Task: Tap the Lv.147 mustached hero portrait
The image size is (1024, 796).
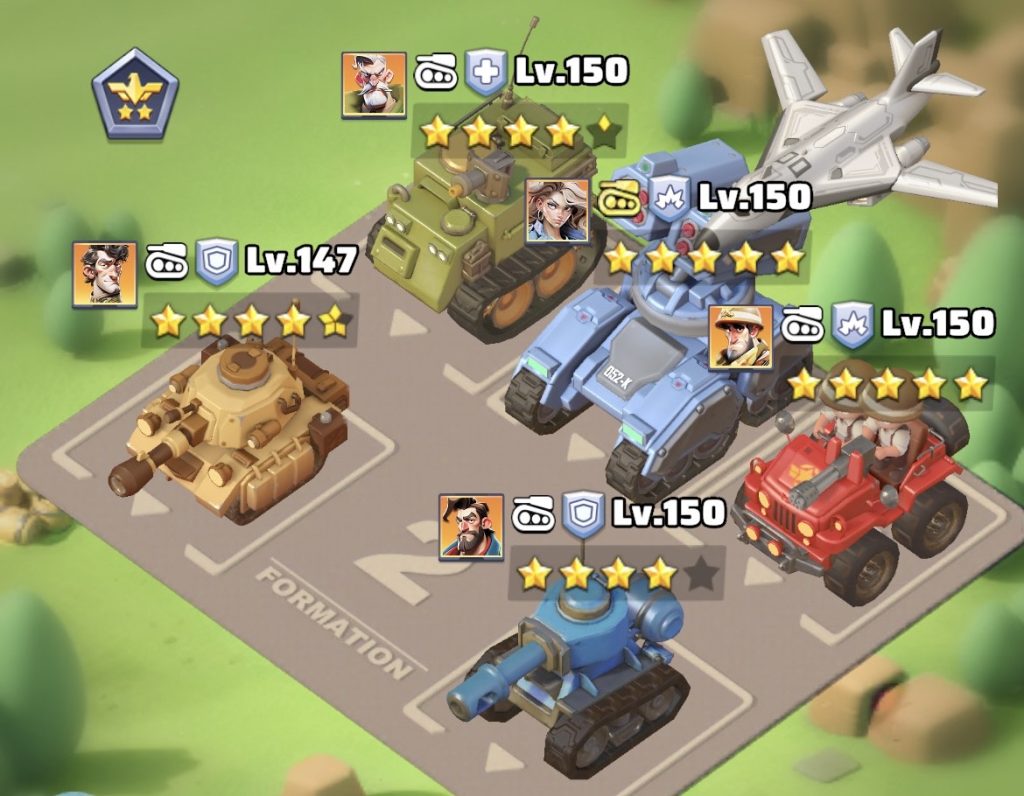Action: coord(105,274)
